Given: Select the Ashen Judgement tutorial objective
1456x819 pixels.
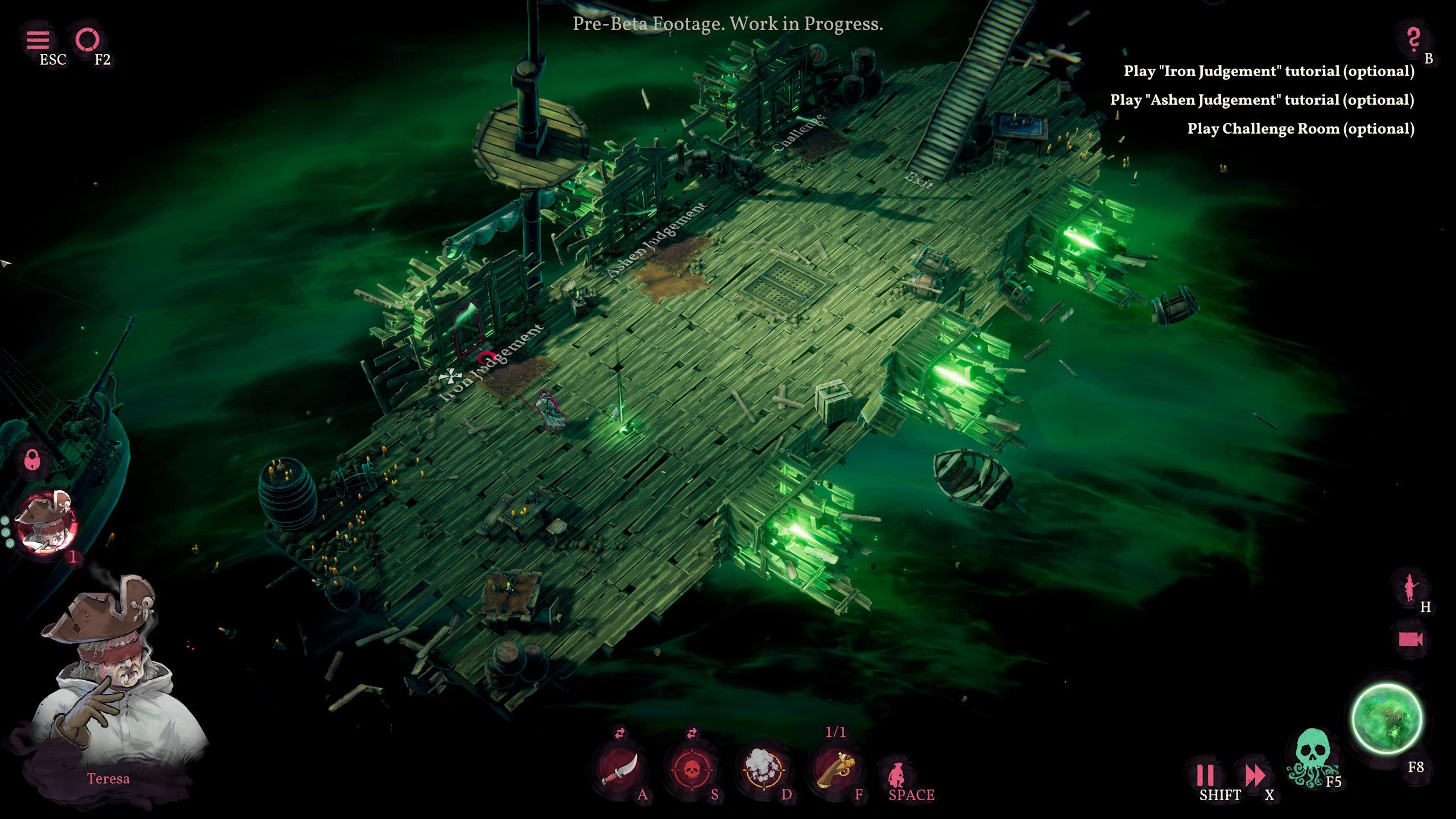Looking at the screenshot, I should click(x=1261, y=100).
